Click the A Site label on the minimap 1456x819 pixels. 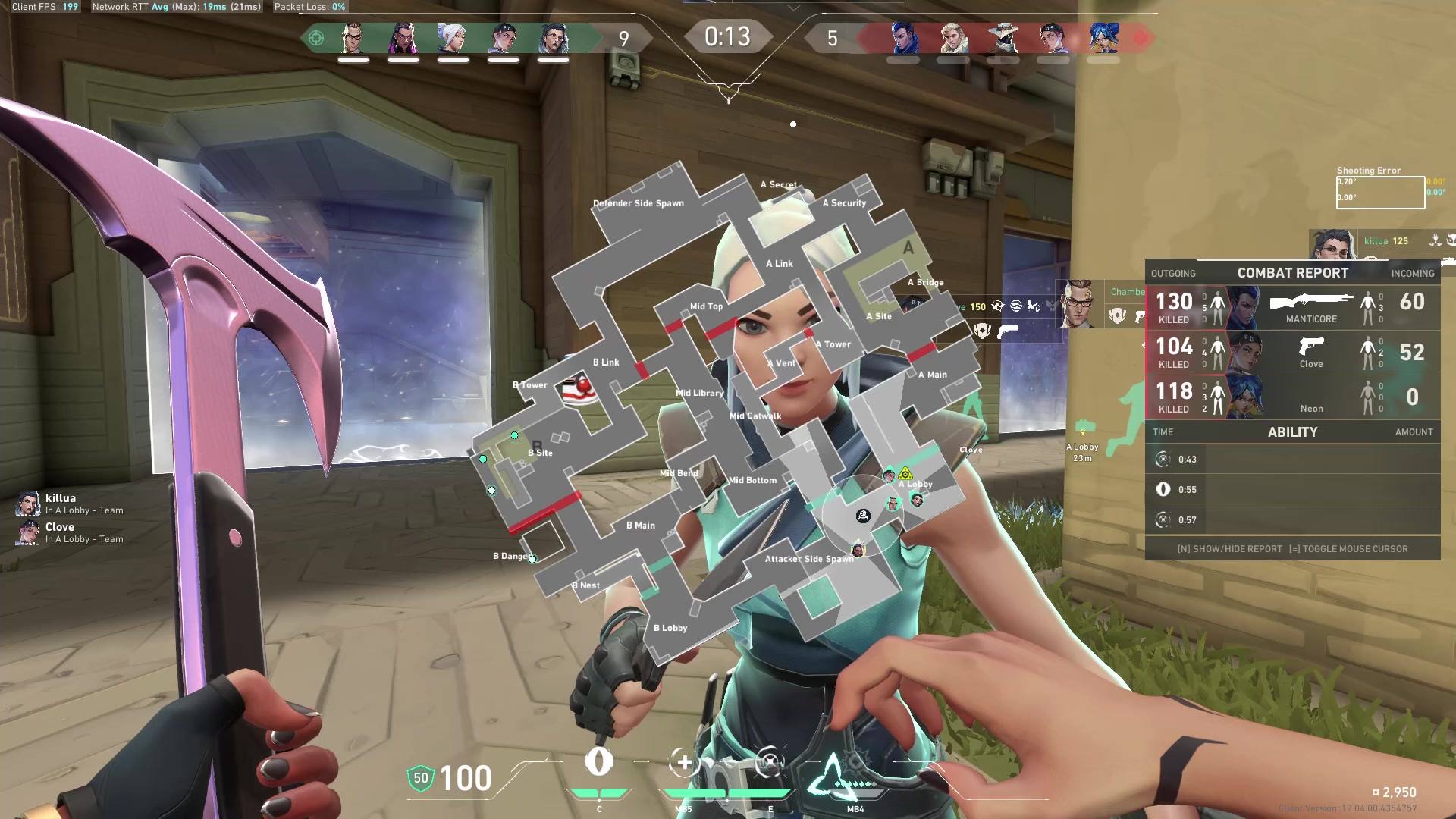pos(878,316)
